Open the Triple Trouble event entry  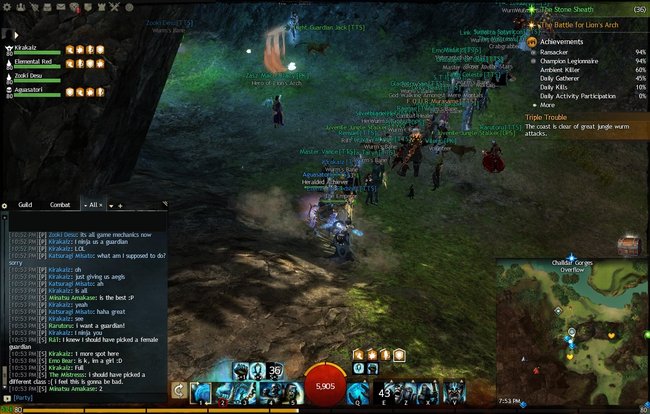[x=553, y=117]
